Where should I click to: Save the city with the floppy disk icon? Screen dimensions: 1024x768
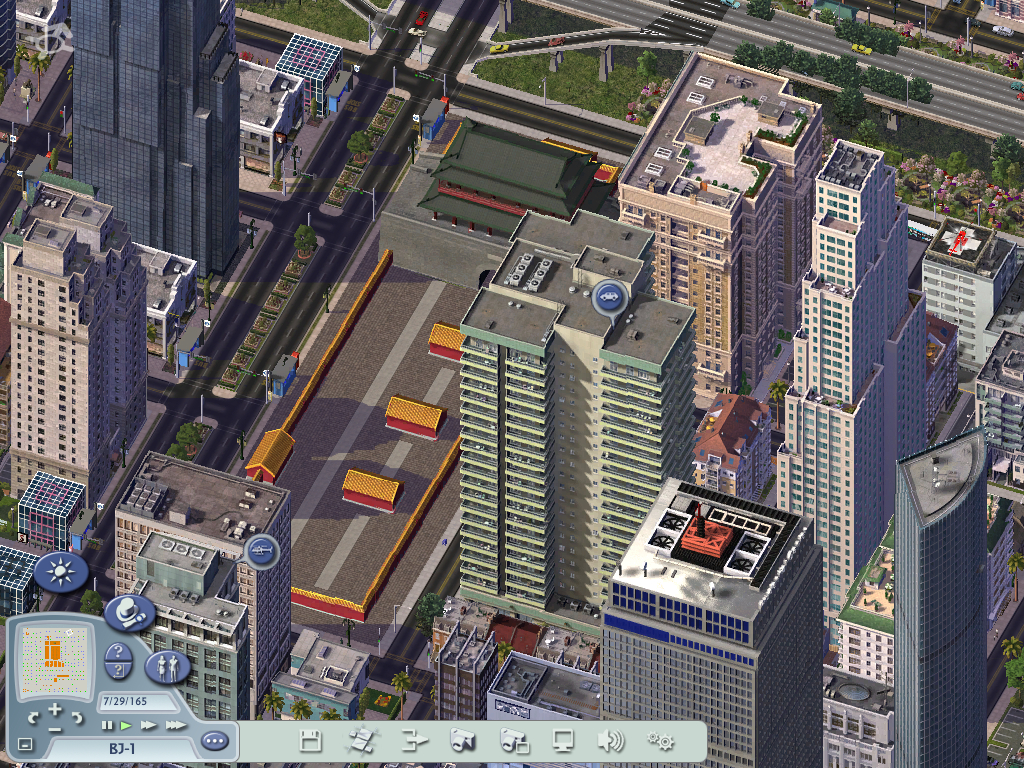[311, 741]
